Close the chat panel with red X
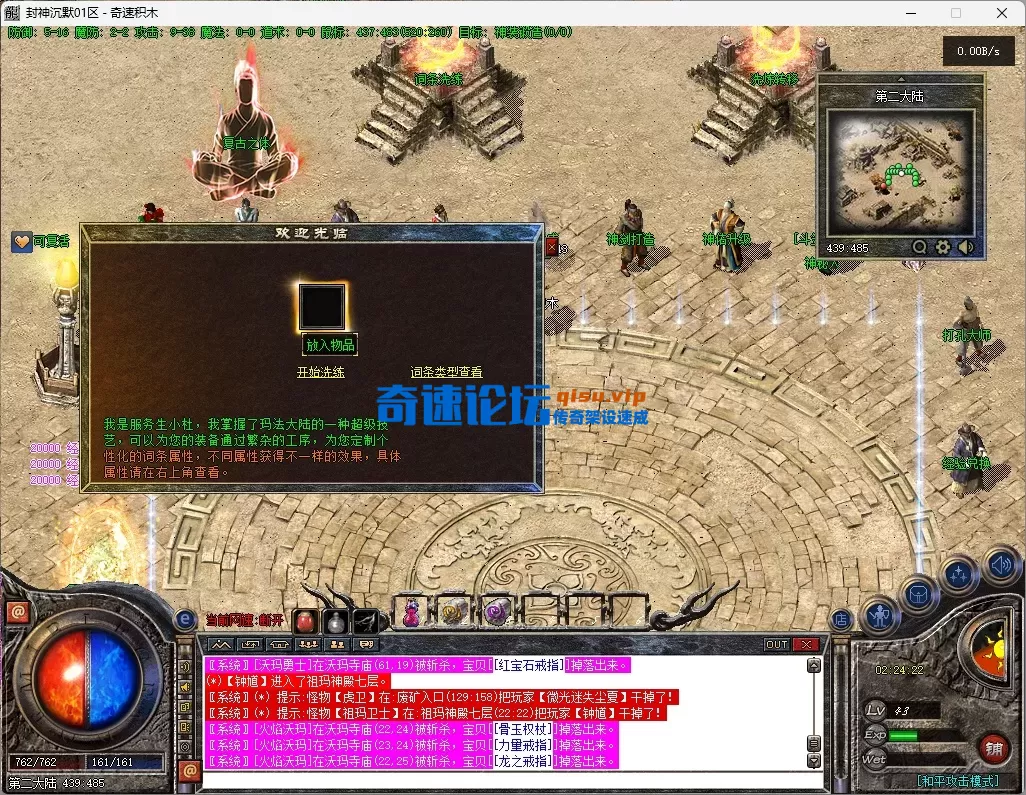The height and width of the screenshot is (795, 1026). [x=805, y=645]
